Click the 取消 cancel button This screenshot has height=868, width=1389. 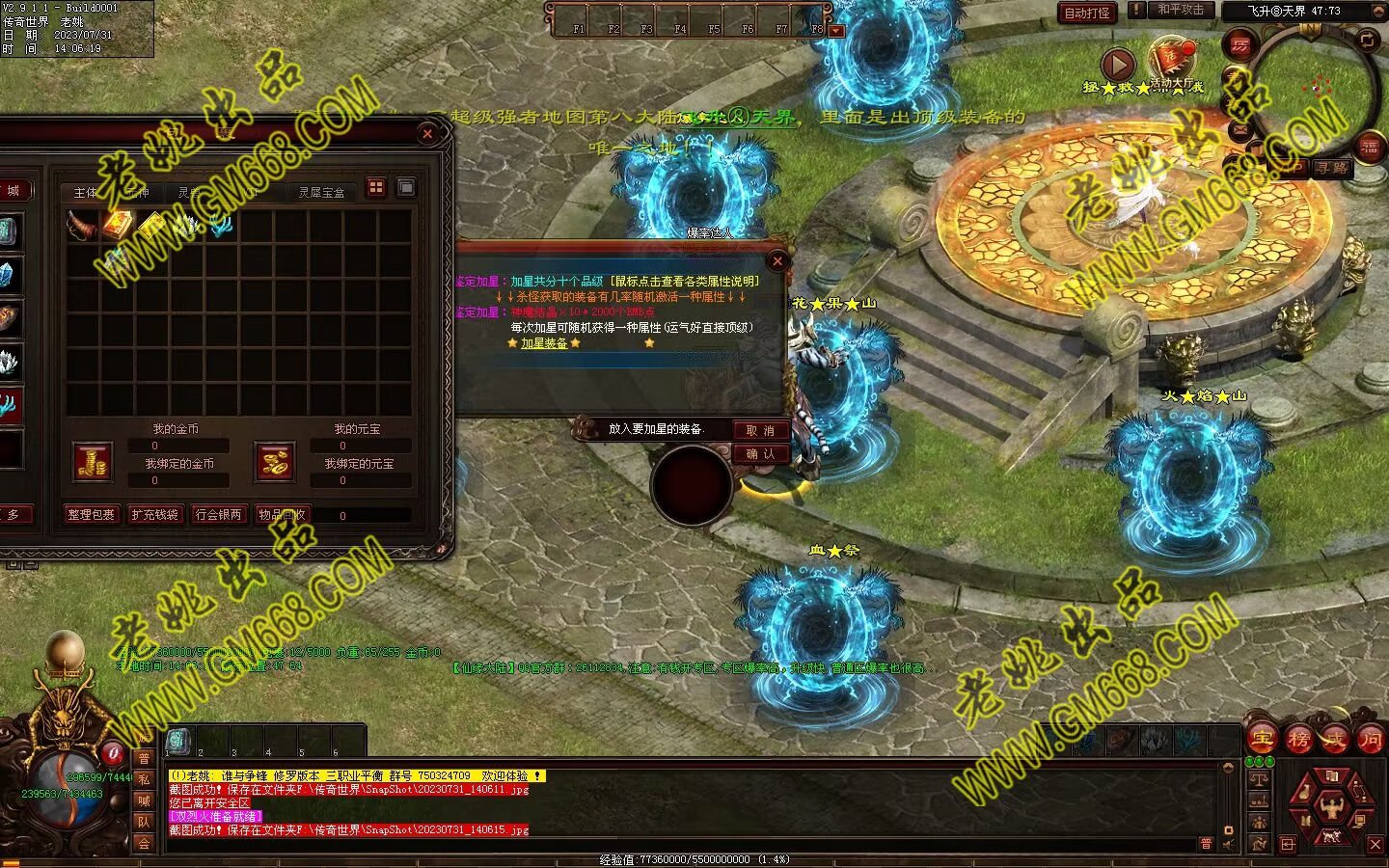pos(760,430)
